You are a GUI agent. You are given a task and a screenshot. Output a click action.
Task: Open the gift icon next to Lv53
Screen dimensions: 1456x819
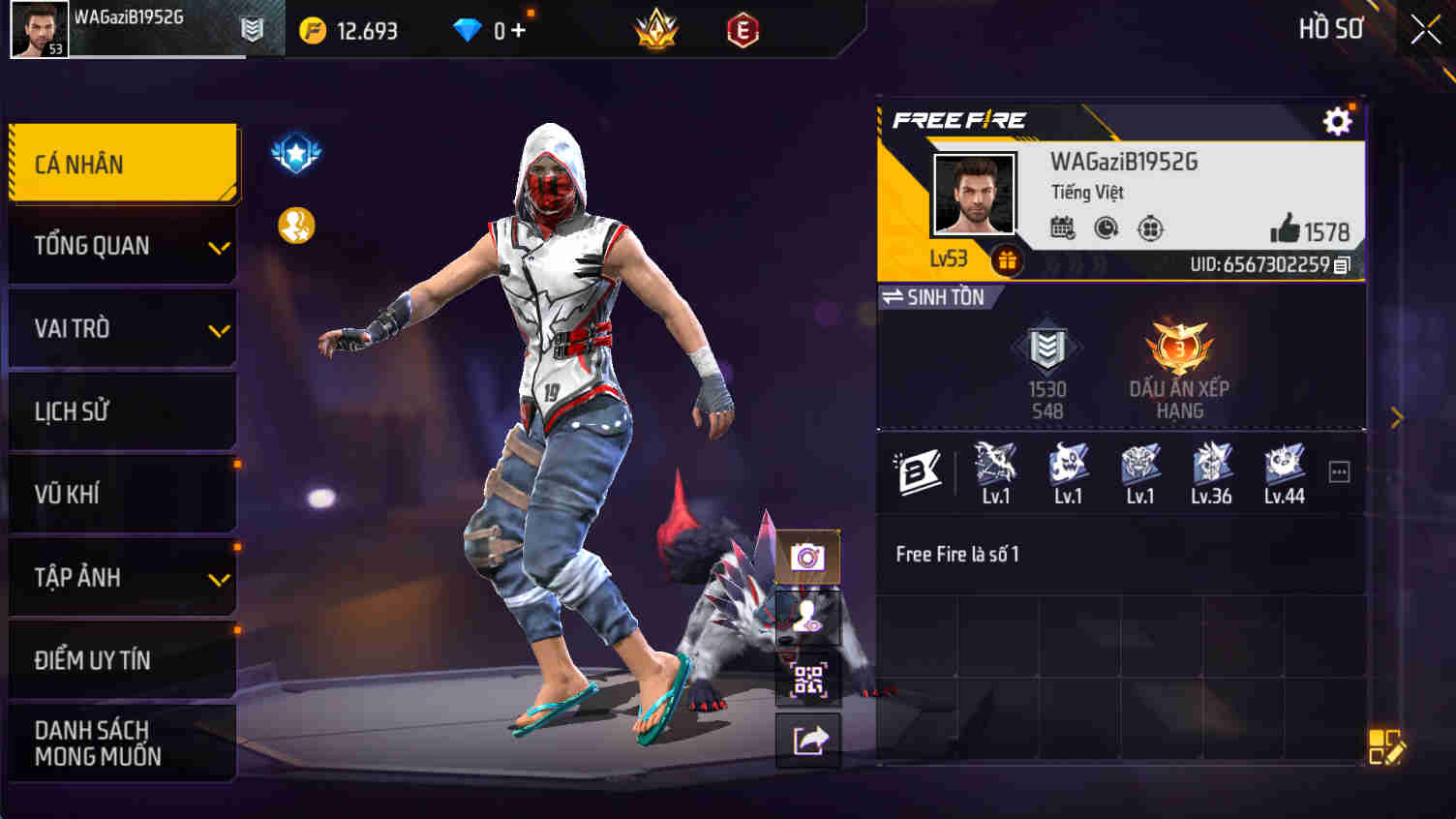(x=1006, y=259)
